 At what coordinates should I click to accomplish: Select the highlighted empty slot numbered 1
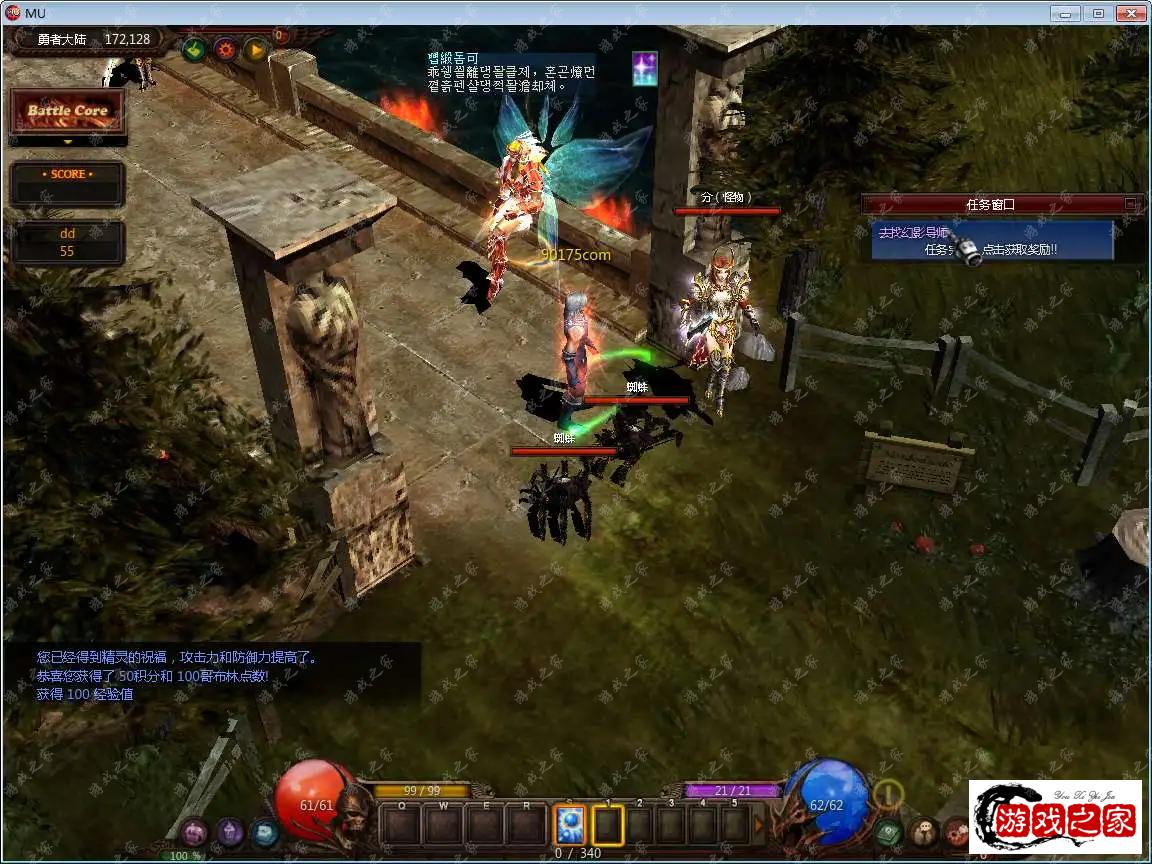pos(607,825)
